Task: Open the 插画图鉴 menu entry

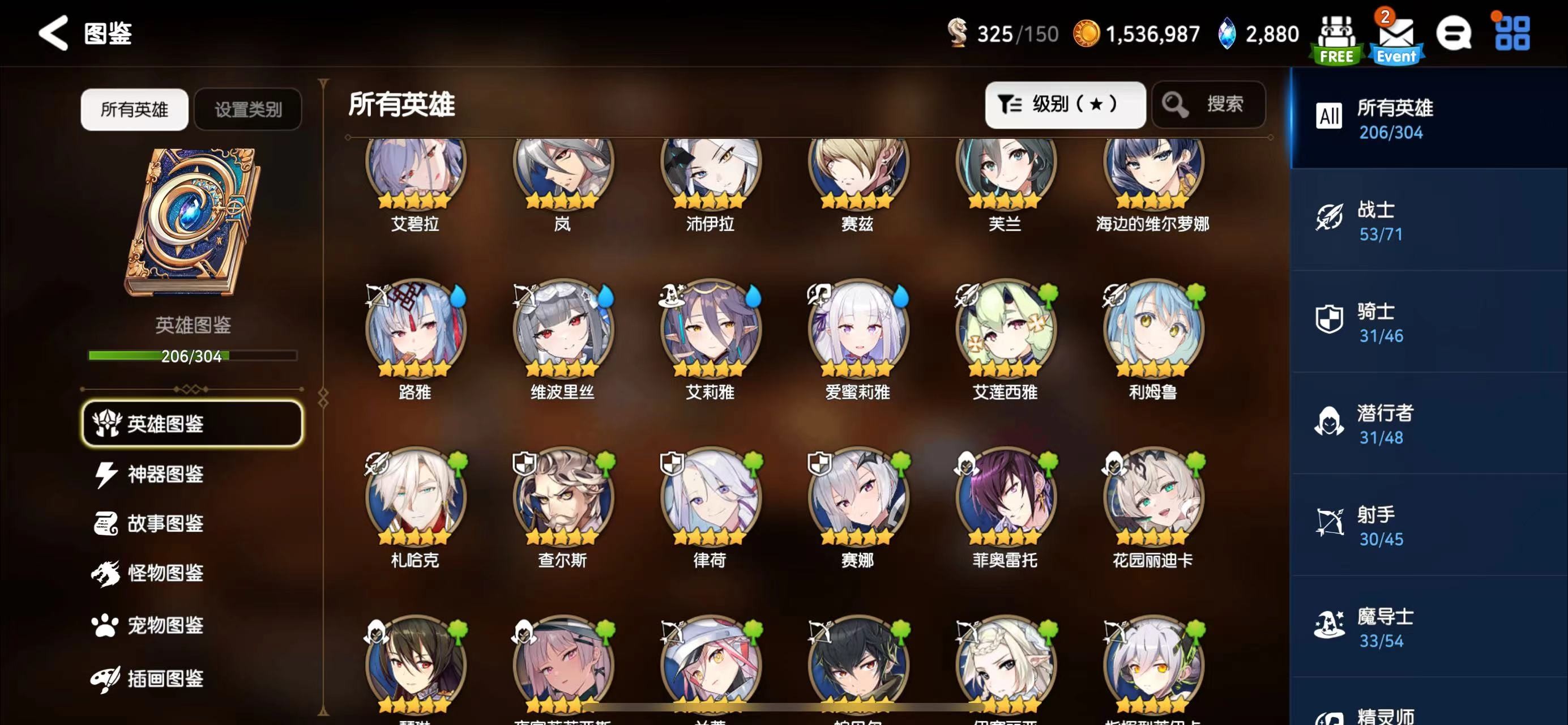Action: point(164,678)
